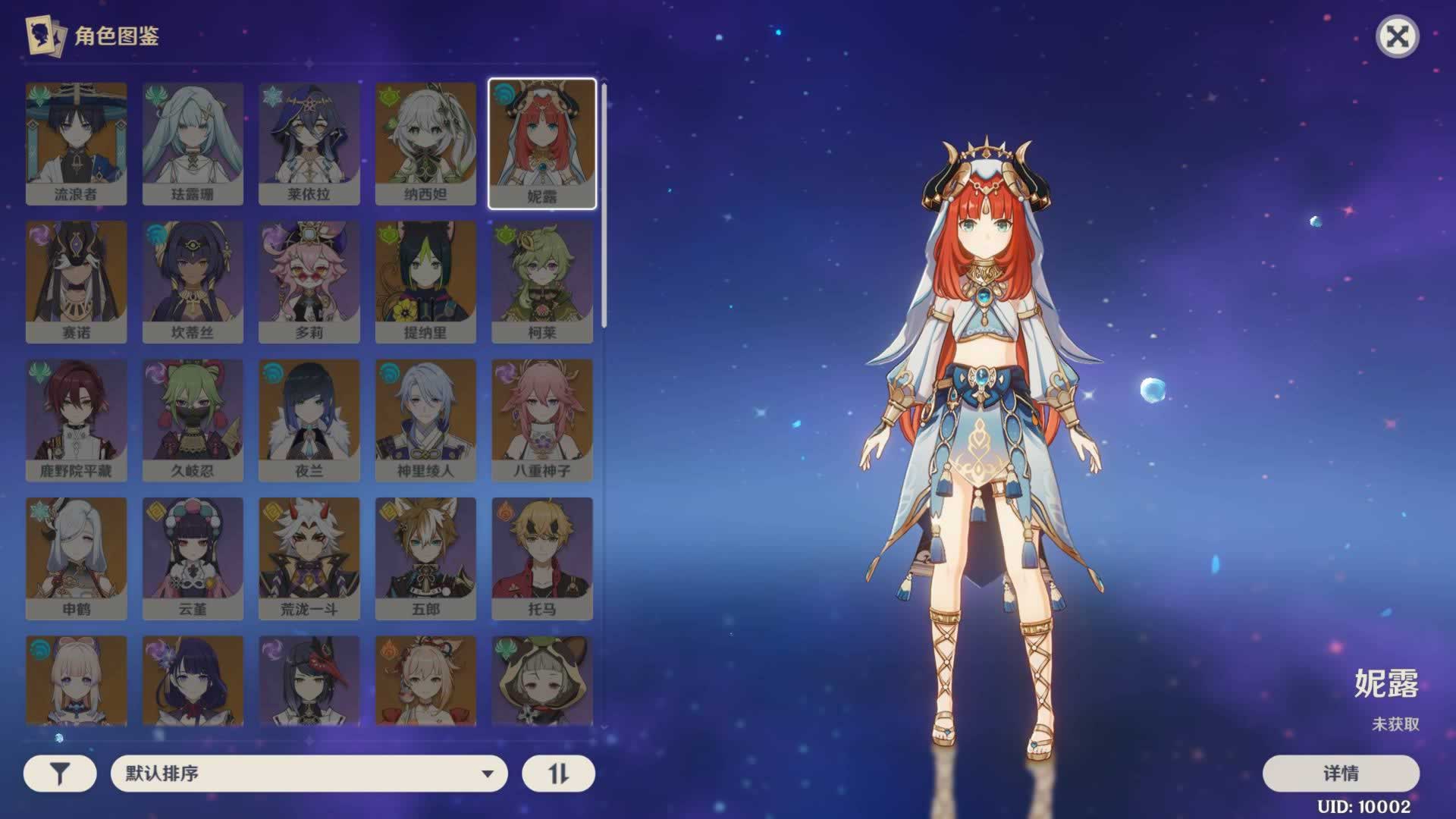Choose the 荒泷一斗 character card
Screen dimensions: 1456x819
[309, 558]
